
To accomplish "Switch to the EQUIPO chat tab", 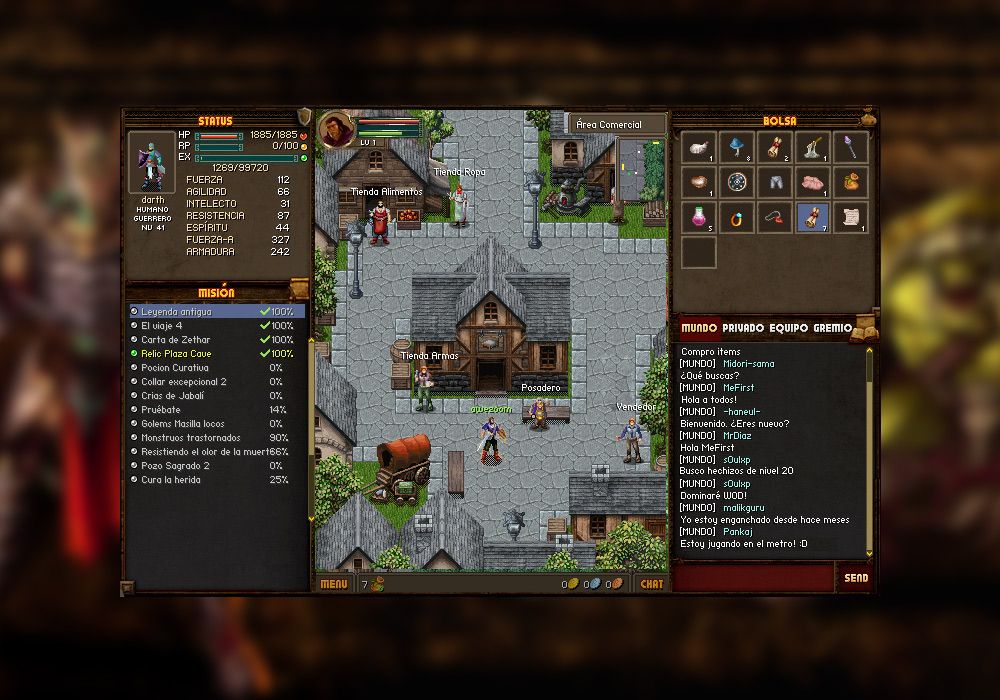I will click(x=788, y=328).
